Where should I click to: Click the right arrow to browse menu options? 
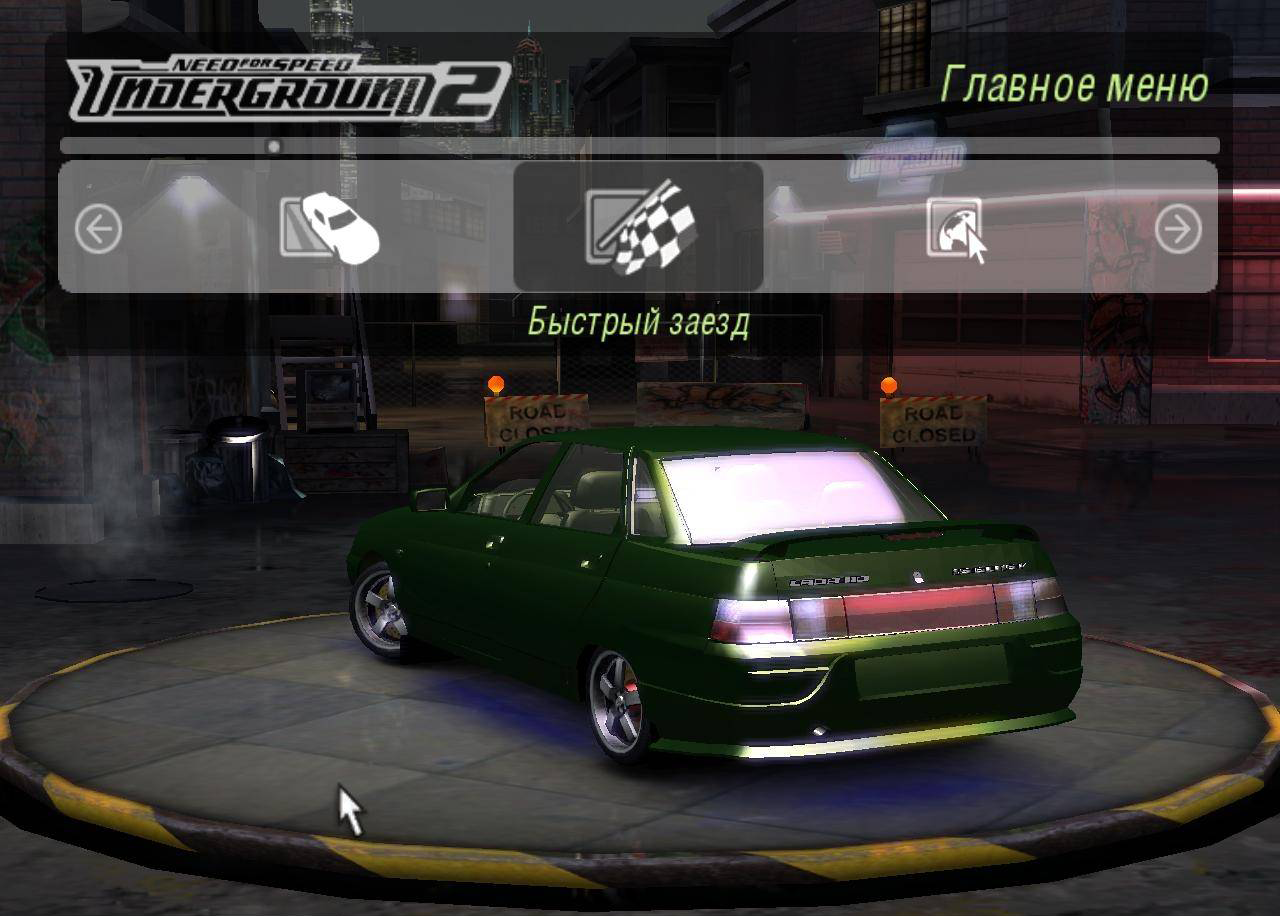pyautogui.click(x=1180, y=230)
